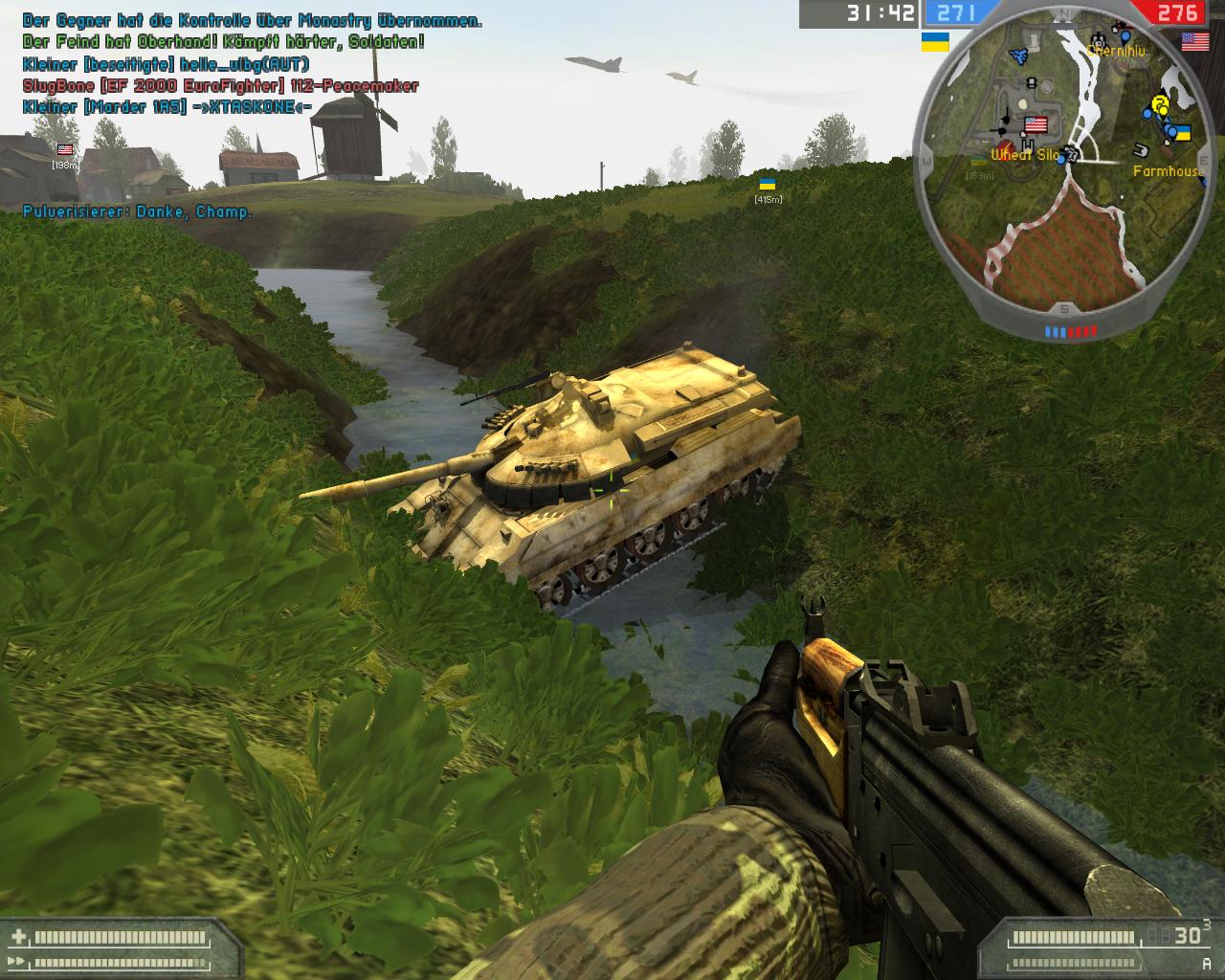The width and height of the screenshot is (1225, 980).
Task: Click the 'Danke, Champ.' chat message
Action: coord(138,212)
